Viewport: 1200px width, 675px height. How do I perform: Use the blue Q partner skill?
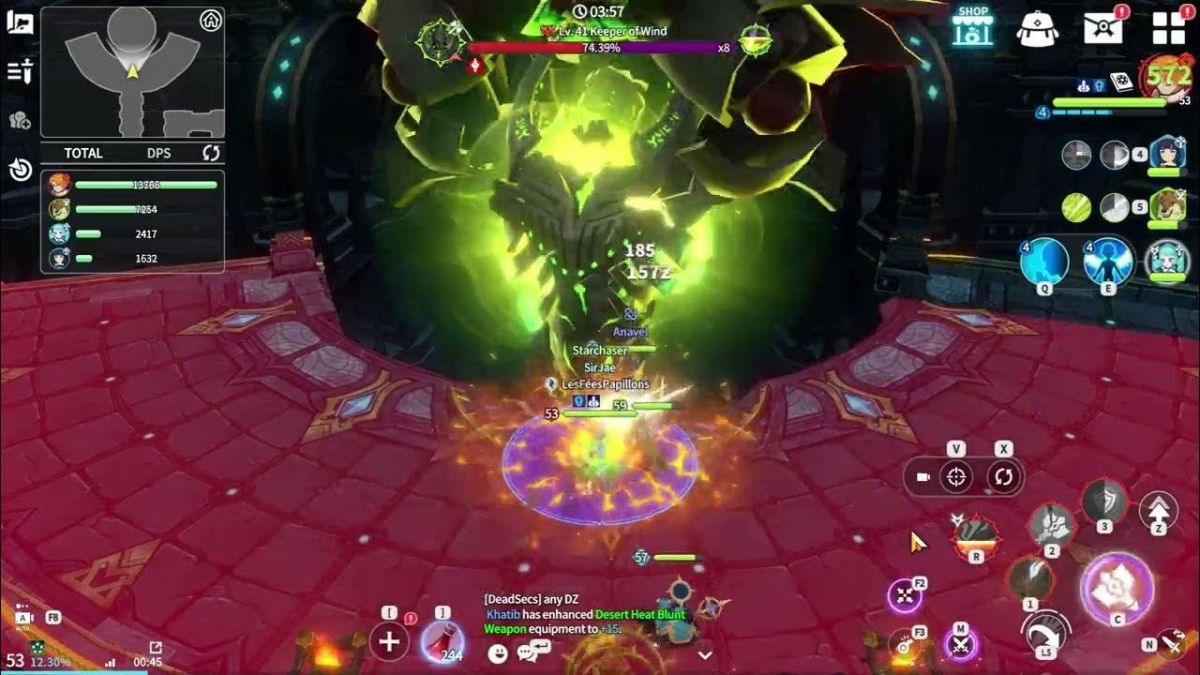pyautogui.click(x=1044, y=262)
